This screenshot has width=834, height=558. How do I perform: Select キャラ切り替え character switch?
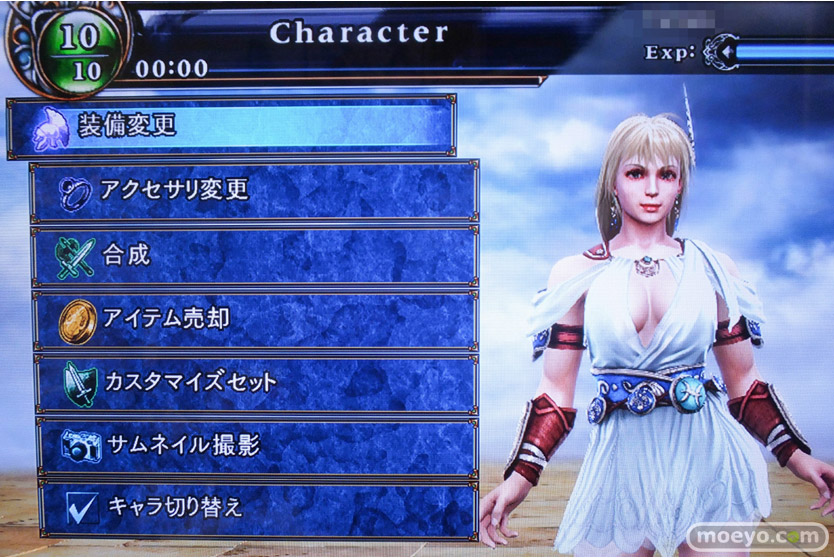point(256,508)
